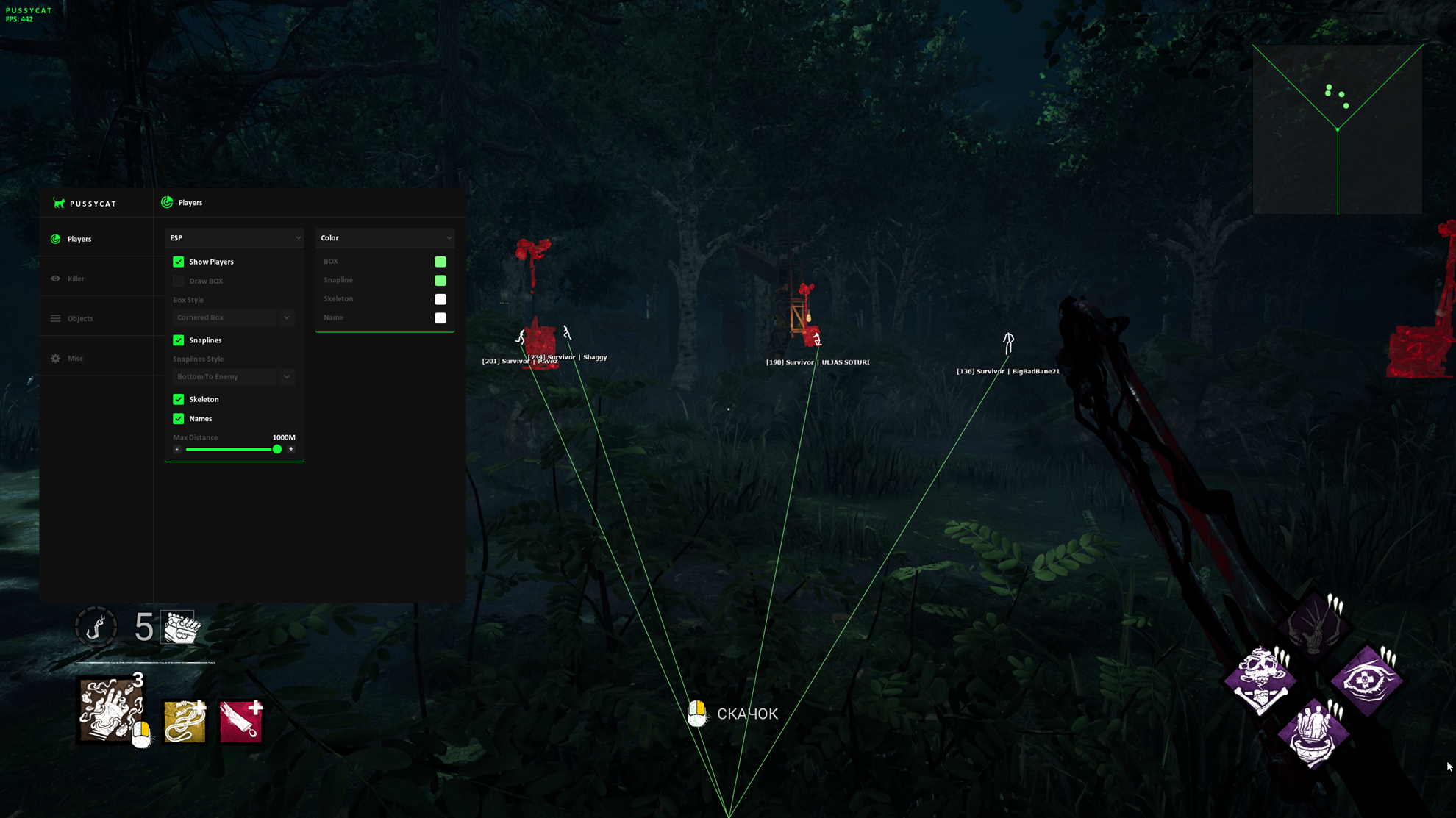Switch to the Misc tab

point(75,358)
